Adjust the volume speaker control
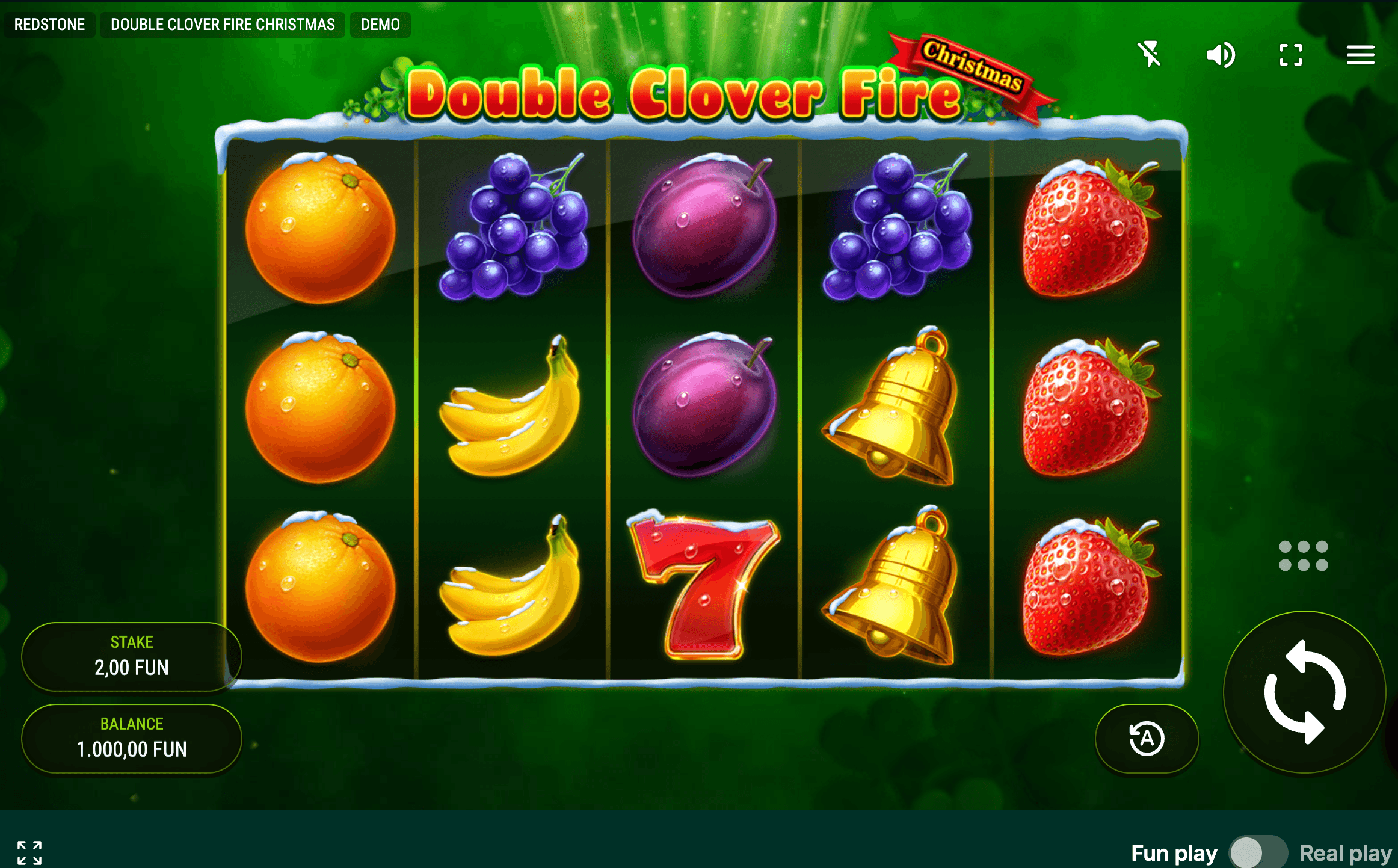 pos(1221,55)
